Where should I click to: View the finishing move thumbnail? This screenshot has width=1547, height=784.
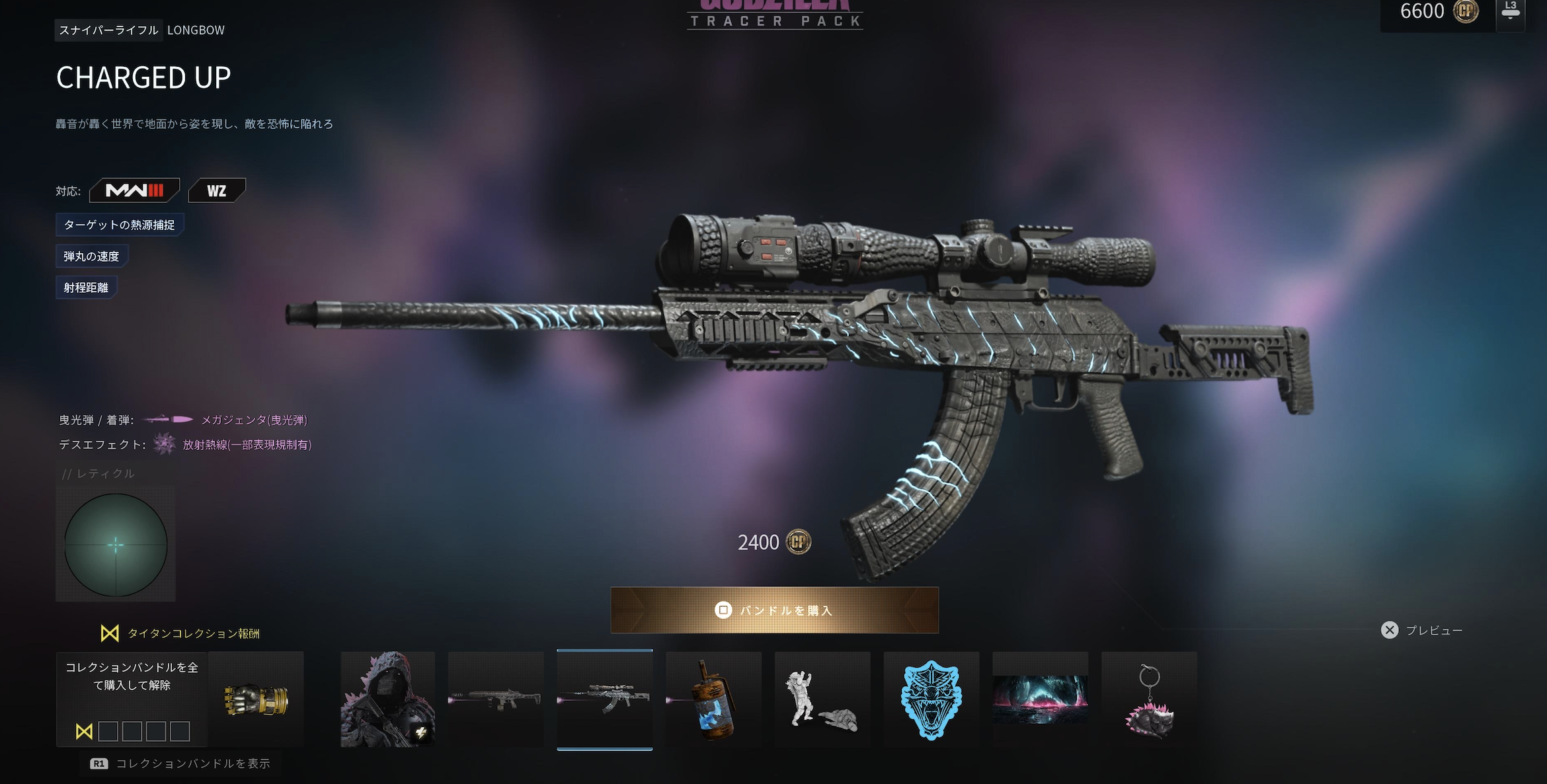click(822, 699)
